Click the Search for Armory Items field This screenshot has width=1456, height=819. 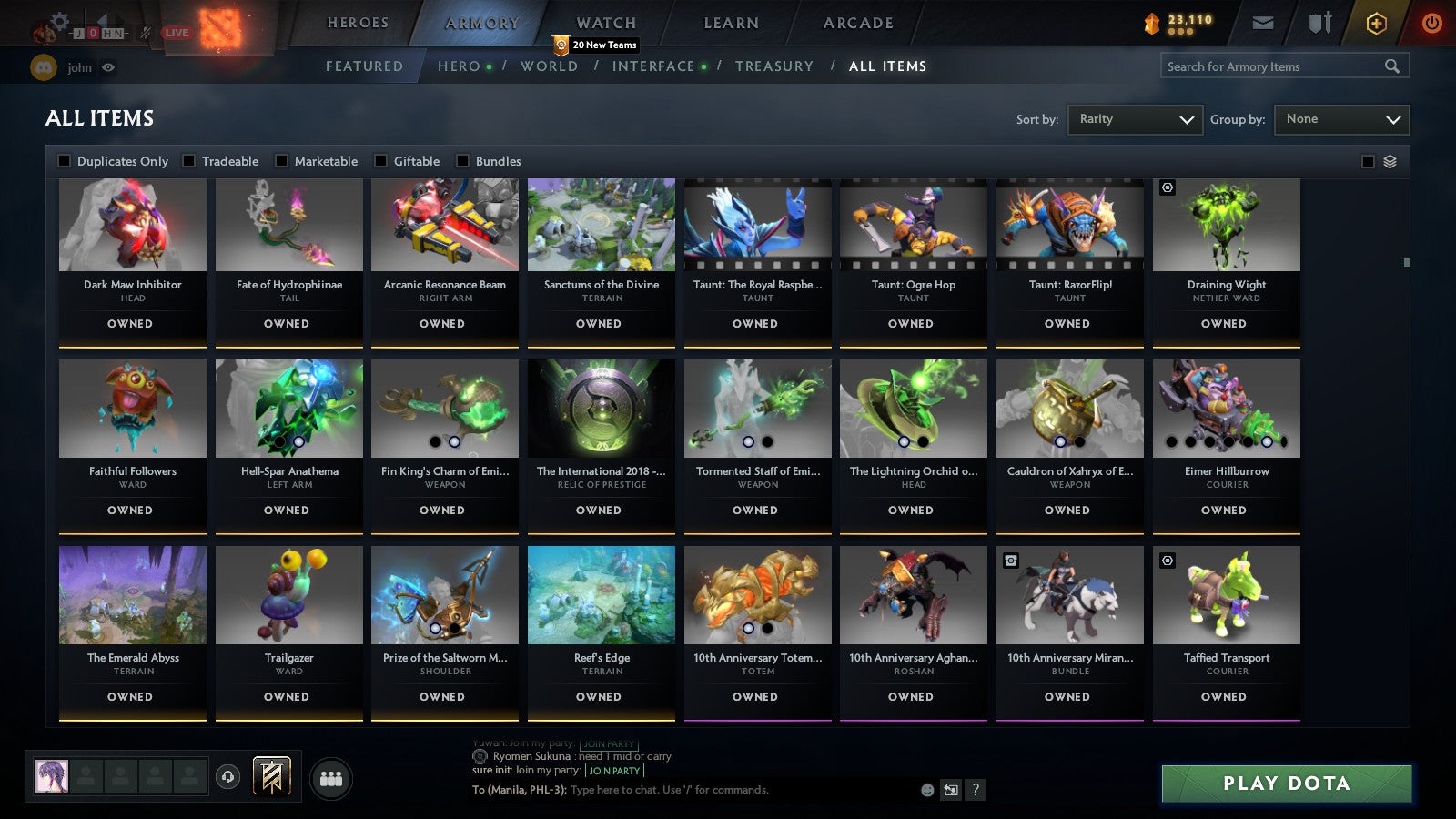(1274, 66)
